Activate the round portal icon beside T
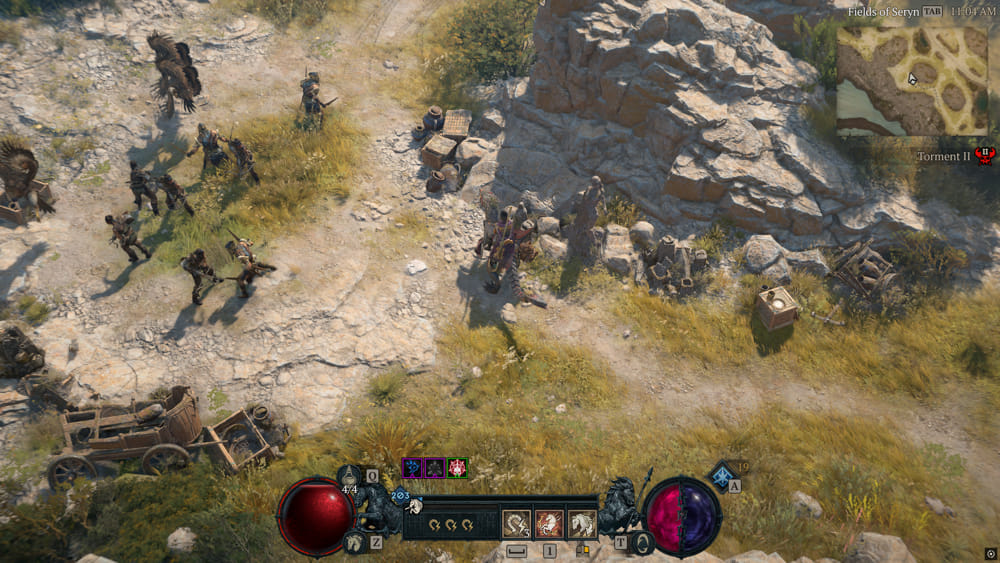The image size is (1000, 563). pyautogui.click(x=643, y=543)
